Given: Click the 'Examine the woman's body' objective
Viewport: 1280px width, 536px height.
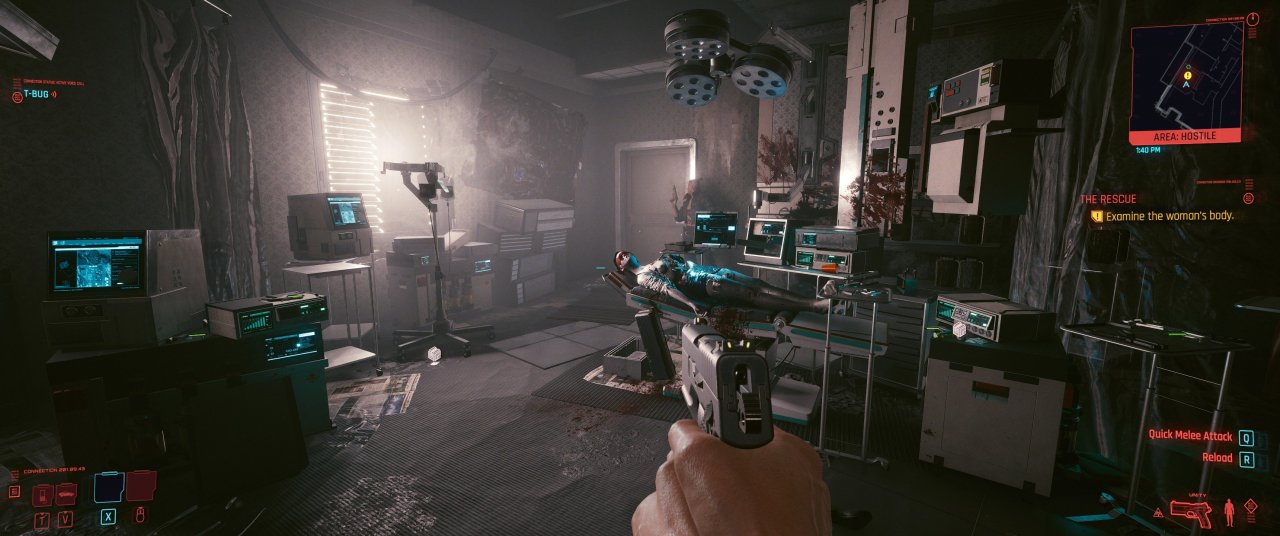Looking at the screenshot, I should coord(1169,215).
